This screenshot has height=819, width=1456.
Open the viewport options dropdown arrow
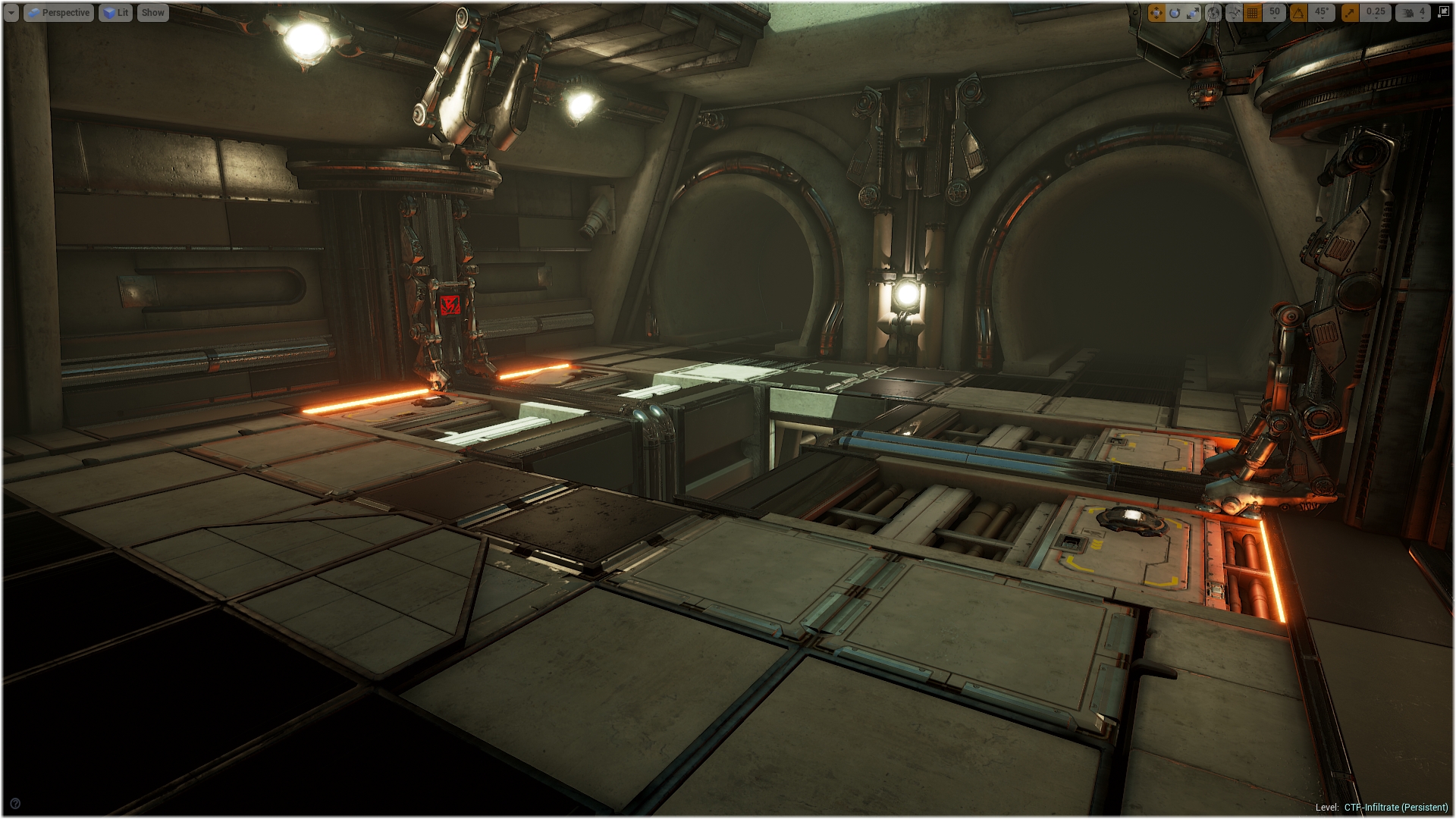click(11, 13)
